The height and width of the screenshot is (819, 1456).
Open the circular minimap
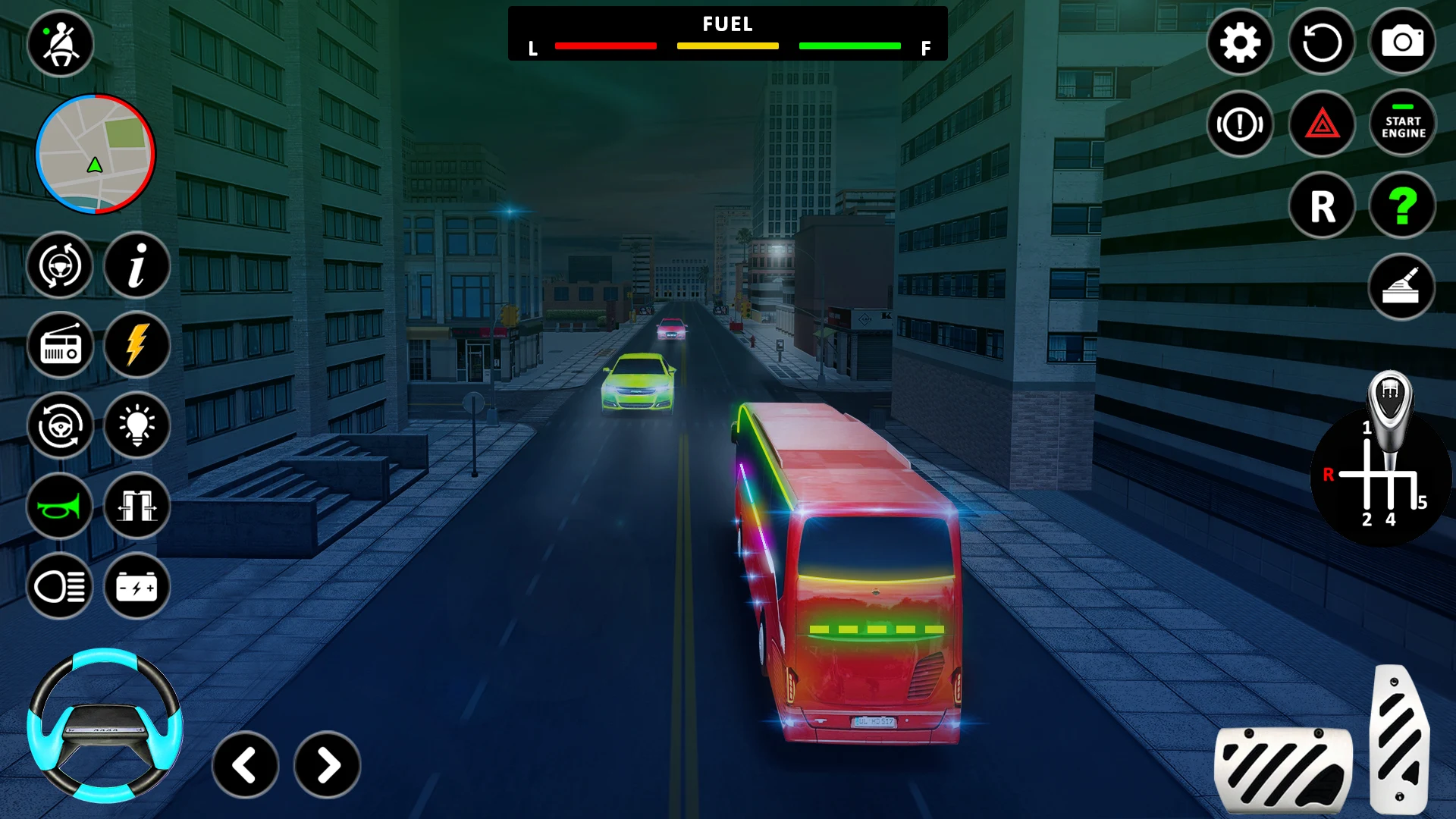click(x=96, y=154)
